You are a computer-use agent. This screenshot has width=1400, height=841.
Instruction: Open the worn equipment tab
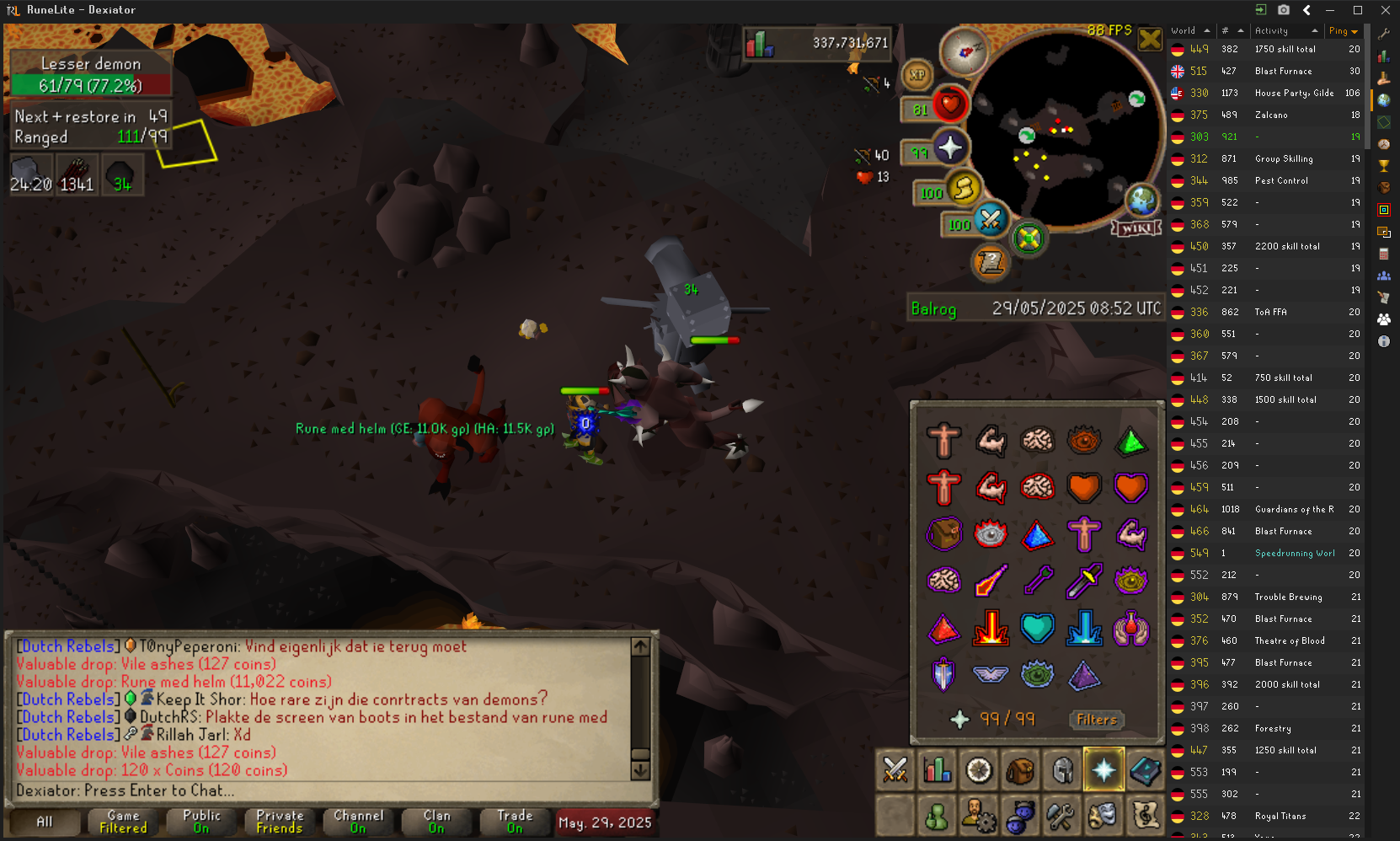click(1062, 770)
